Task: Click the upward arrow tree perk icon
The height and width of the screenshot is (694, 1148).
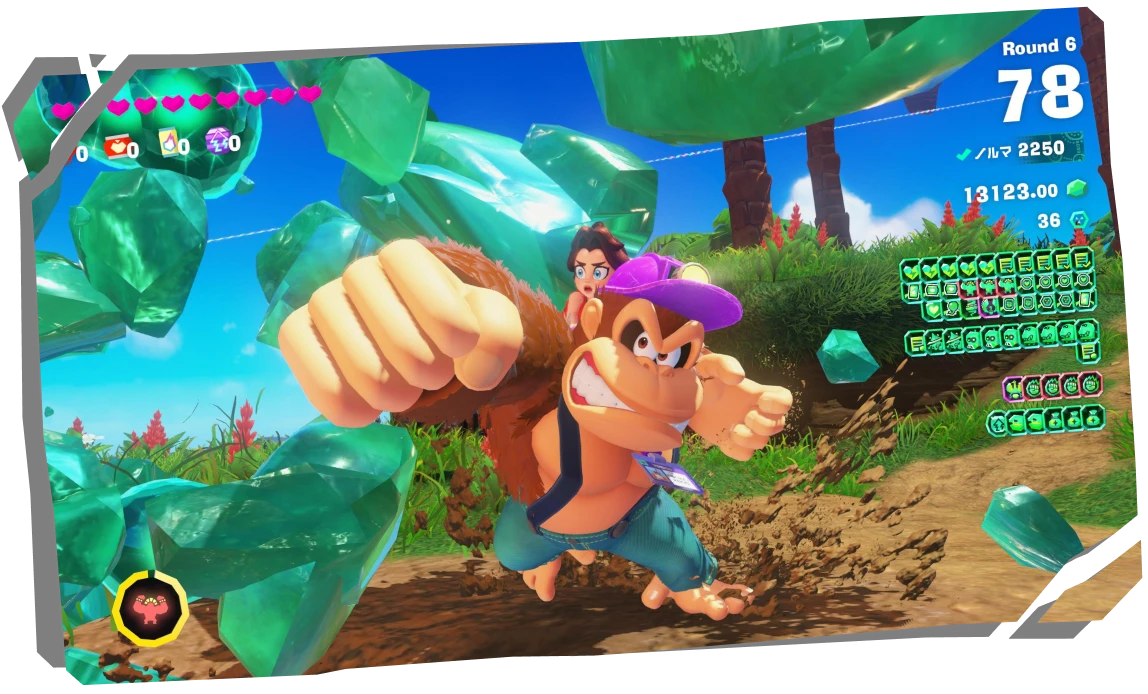Action: [997, 423]
